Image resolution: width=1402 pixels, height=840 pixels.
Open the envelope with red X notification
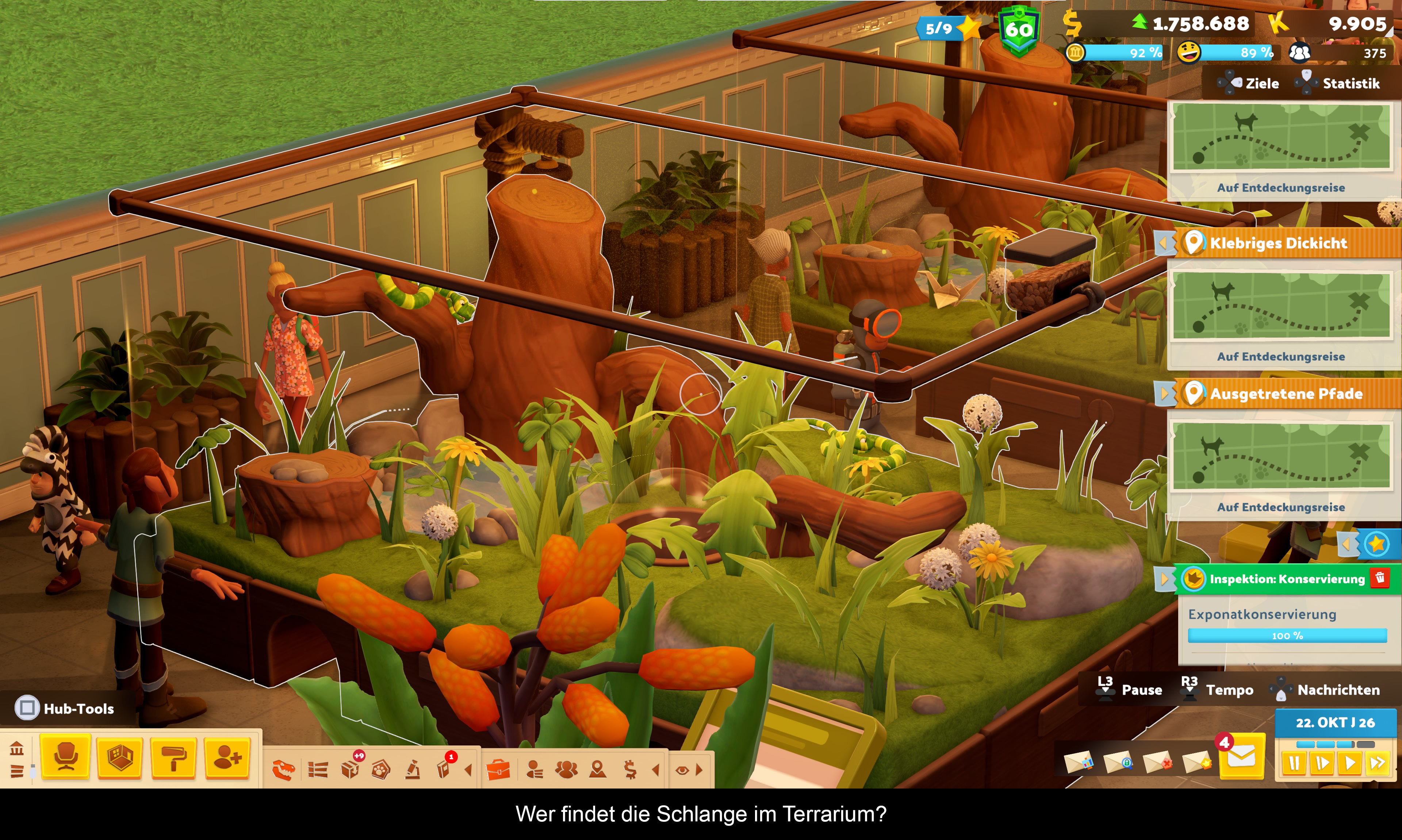tap(1157, 762)
